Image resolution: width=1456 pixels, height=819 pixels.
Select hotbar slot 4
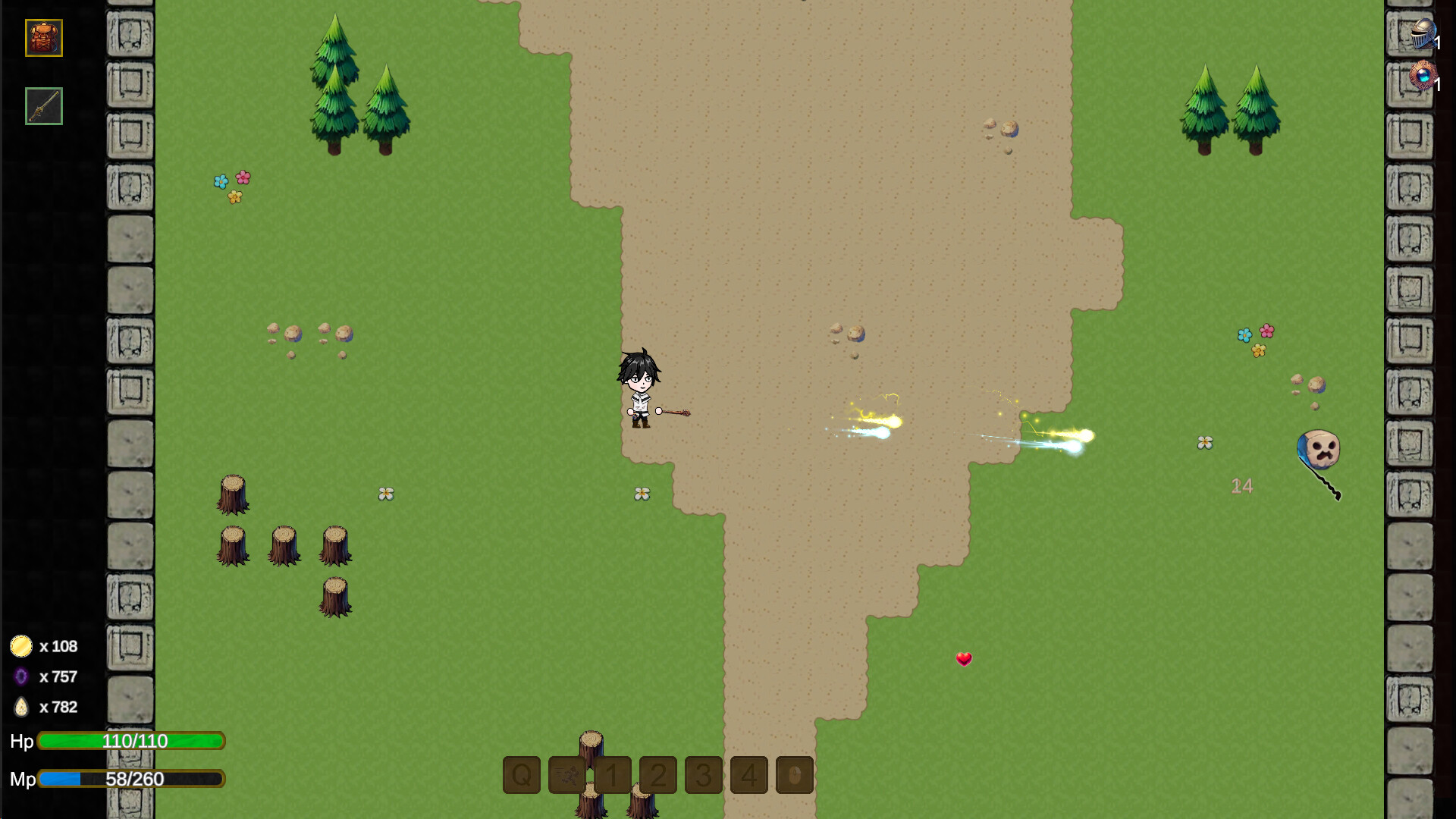click(749, 775)
